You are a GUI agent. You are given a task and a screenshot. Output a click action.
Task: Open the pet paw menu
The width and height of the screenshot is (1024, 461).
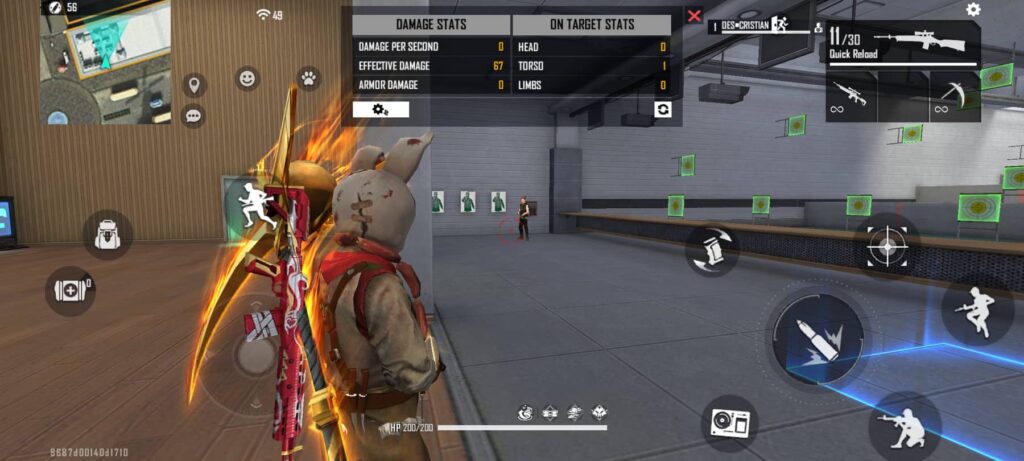coord(308,78)
